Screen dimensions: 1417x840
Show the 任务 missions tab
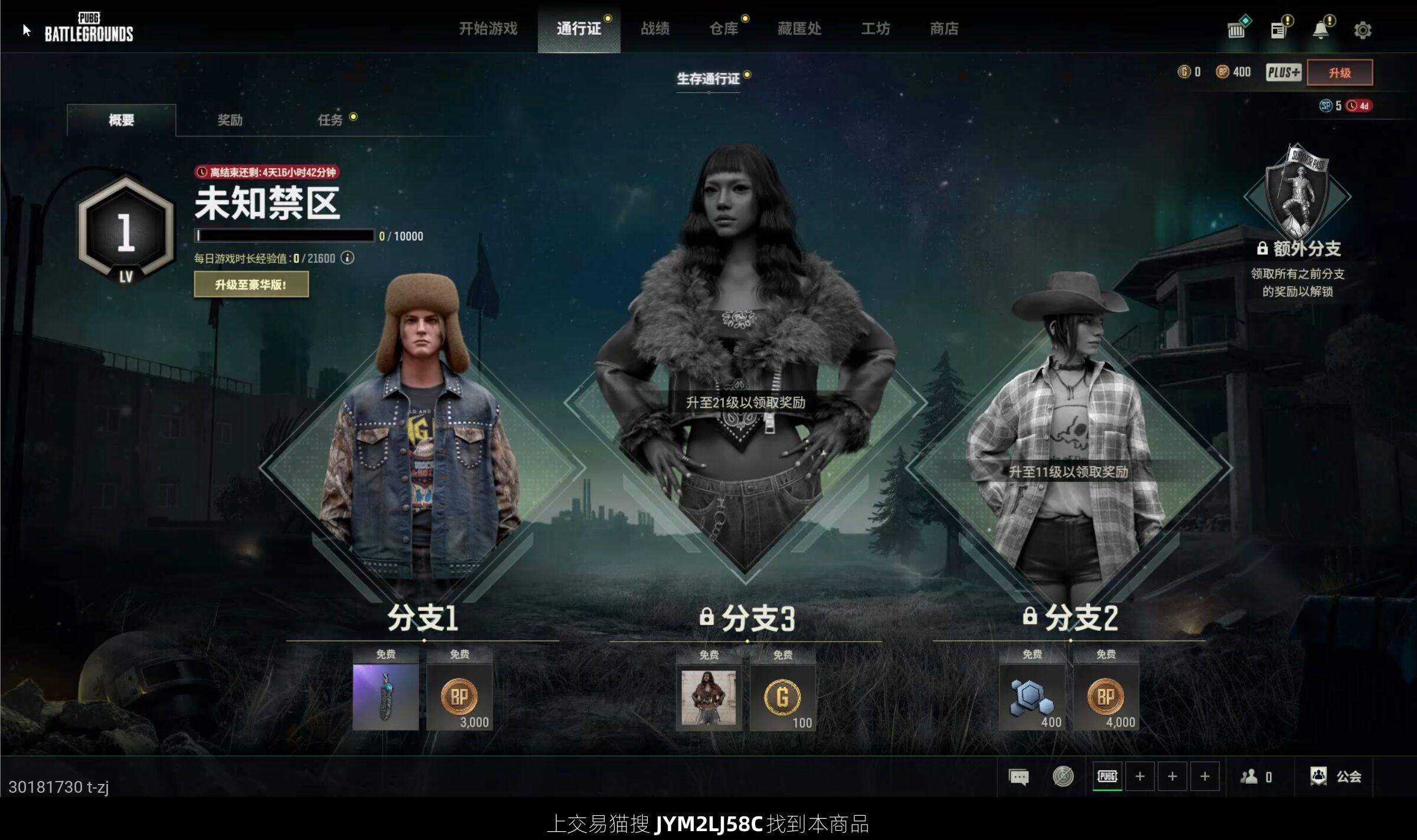pyautogui.click(x=330, y=120)
